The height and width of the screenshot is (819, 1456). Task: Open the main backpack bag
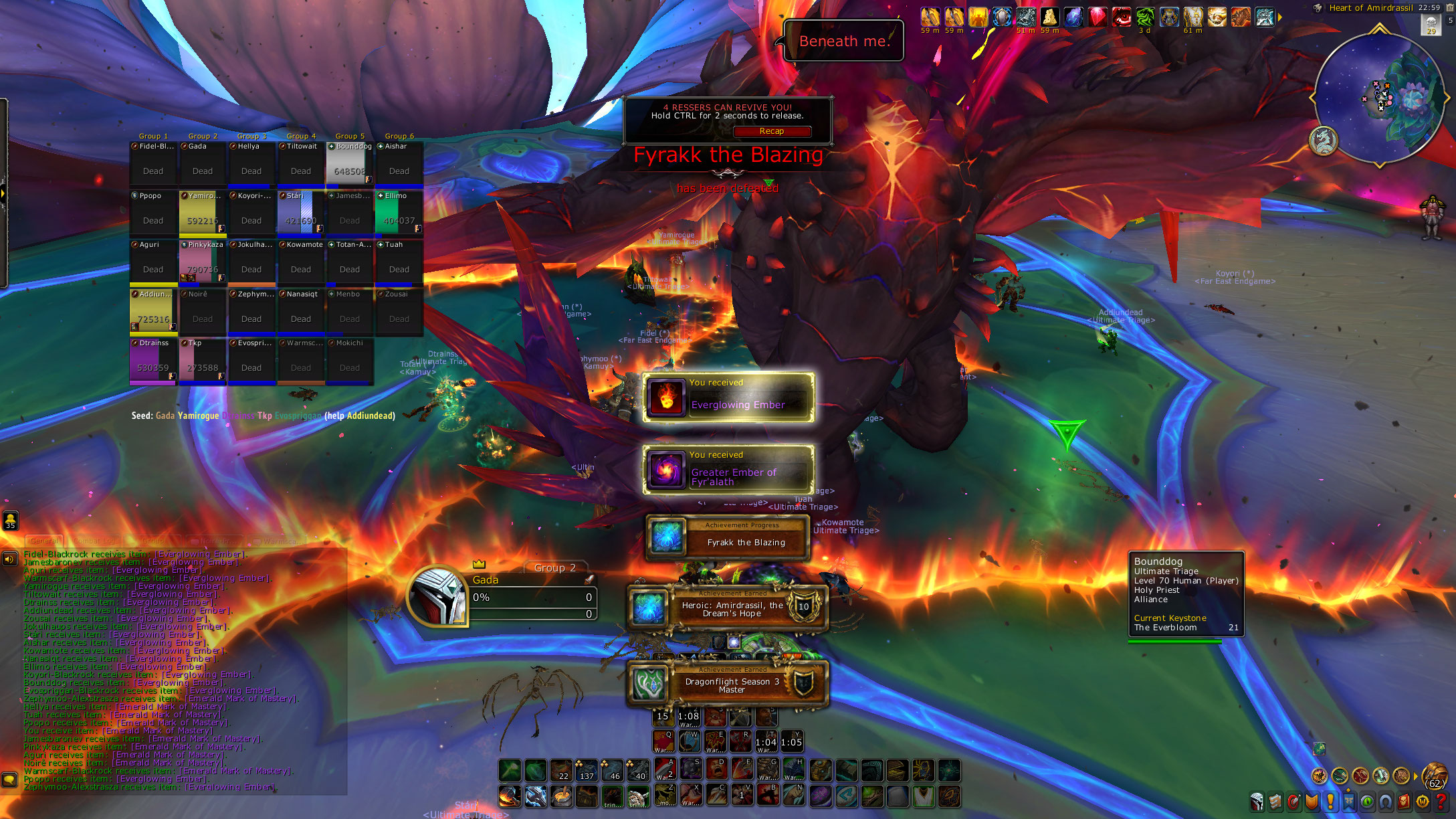pos(1435,776)
